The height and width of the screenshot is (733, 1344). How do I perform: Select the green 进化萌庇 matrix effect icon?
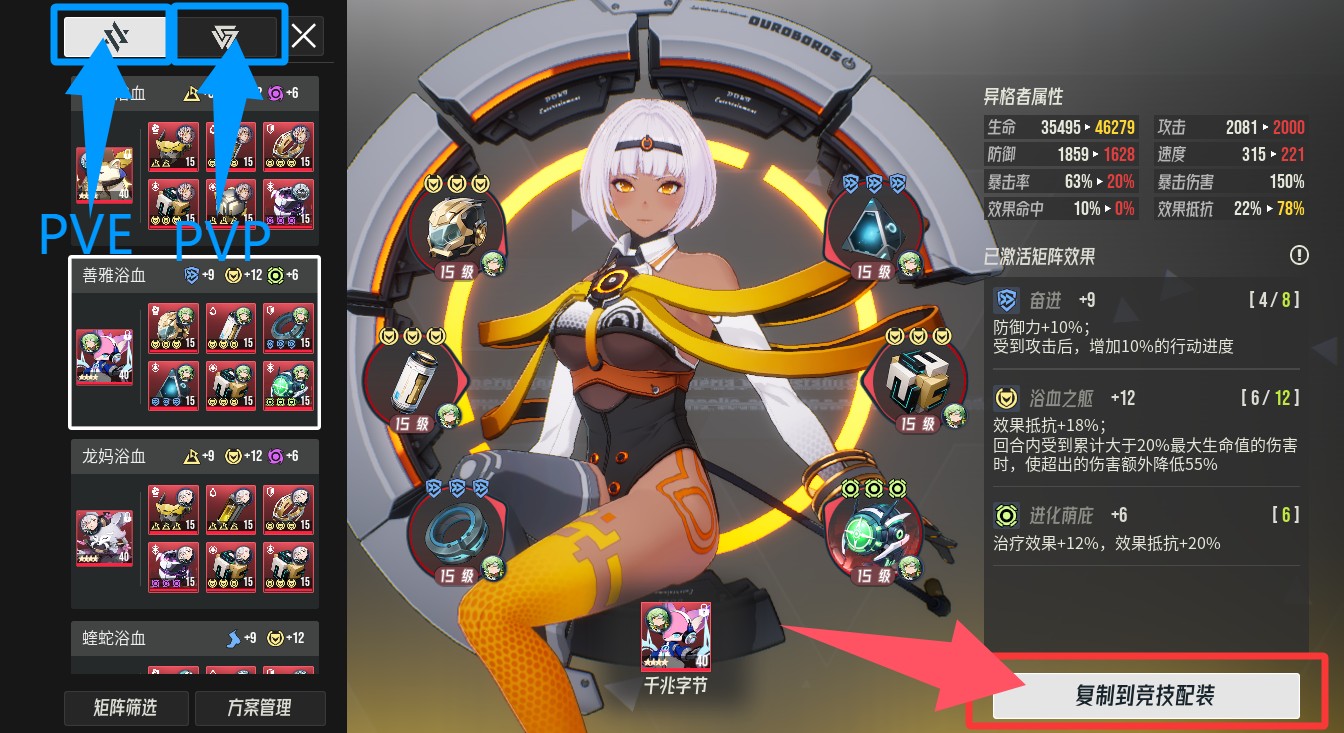[x=1007, y=516]
